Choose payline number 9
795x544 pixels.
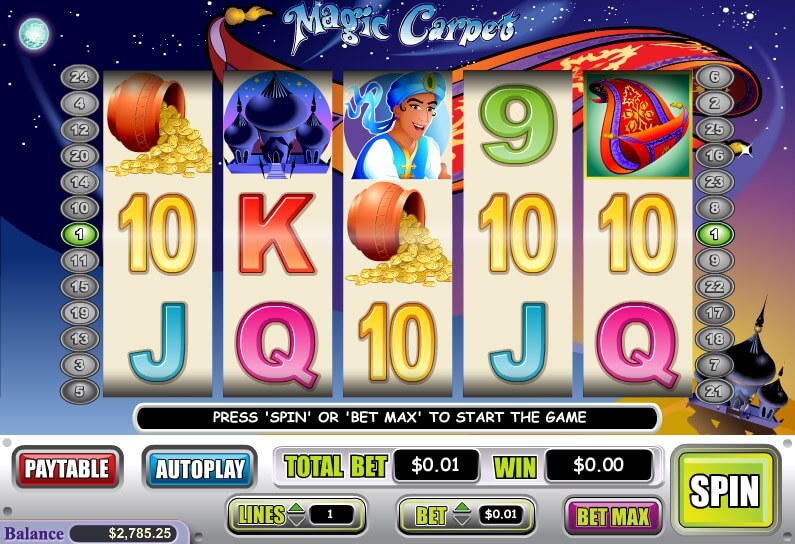coord(714,260)
